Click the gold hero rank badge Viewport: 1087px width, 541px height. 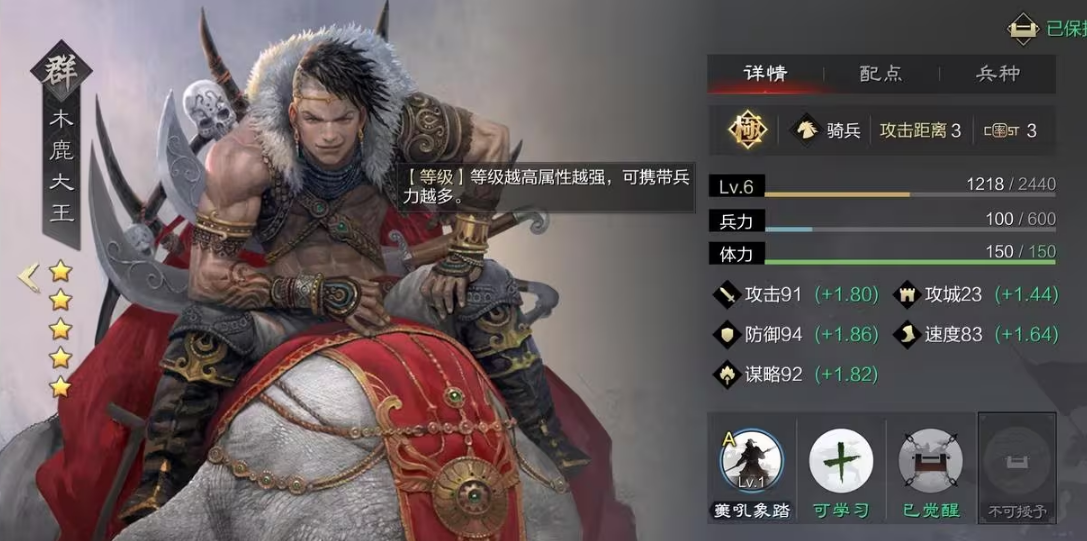click(745, 130)
